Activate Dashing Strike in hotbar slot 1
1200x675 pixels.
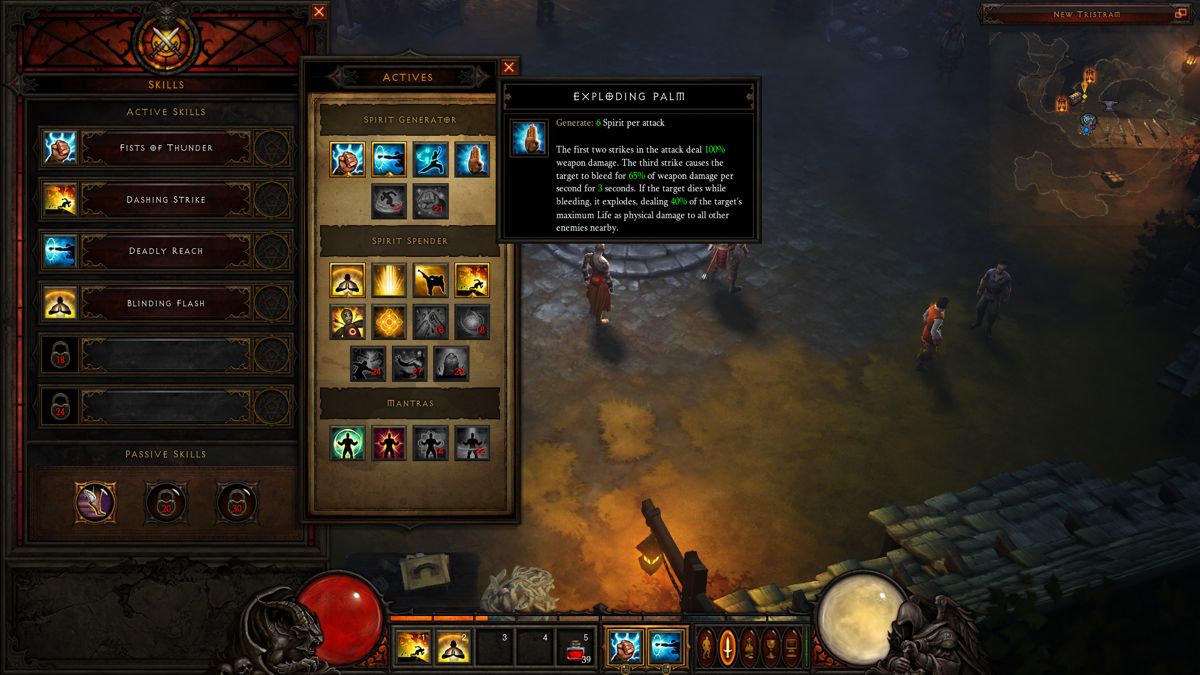pos(411,647)
